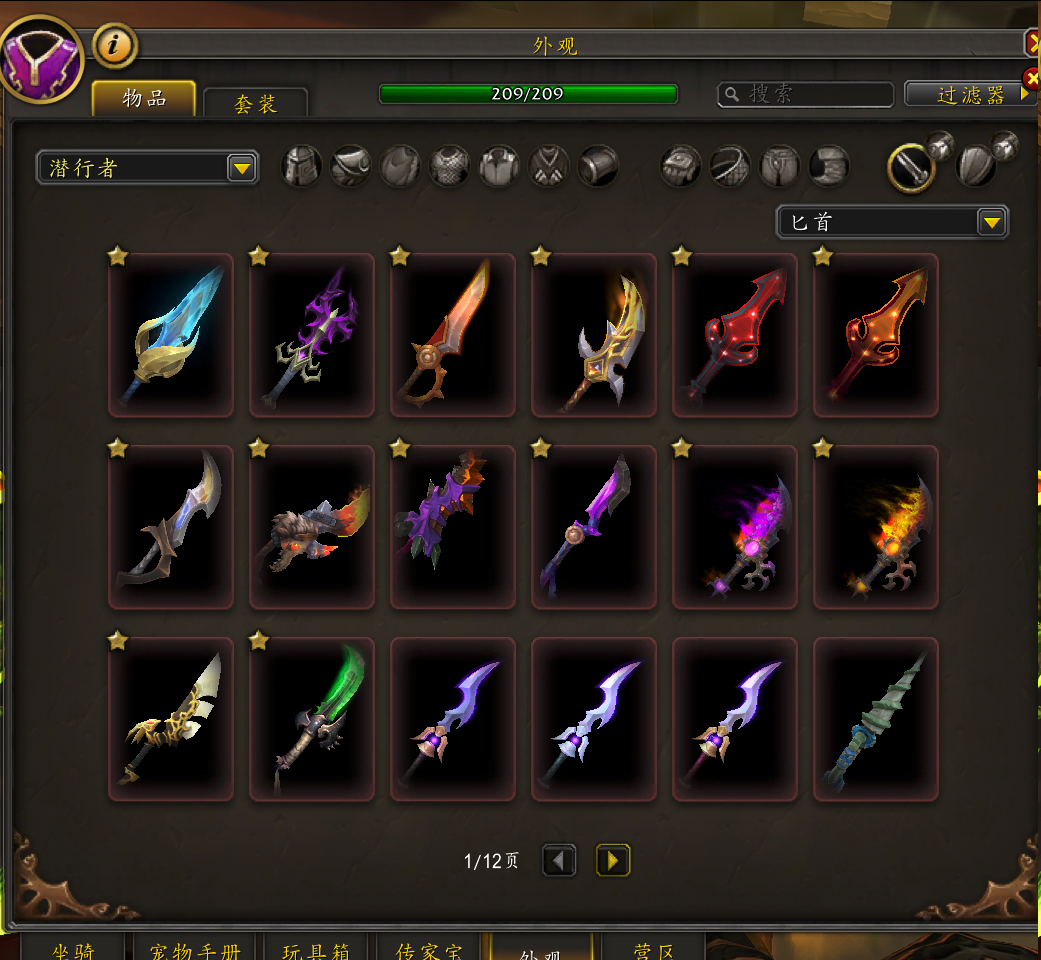Image resolution: width=1041 pixels, height=960 pixels.
Task: Go to the next appearance page
Action: [x=613, y=860]
